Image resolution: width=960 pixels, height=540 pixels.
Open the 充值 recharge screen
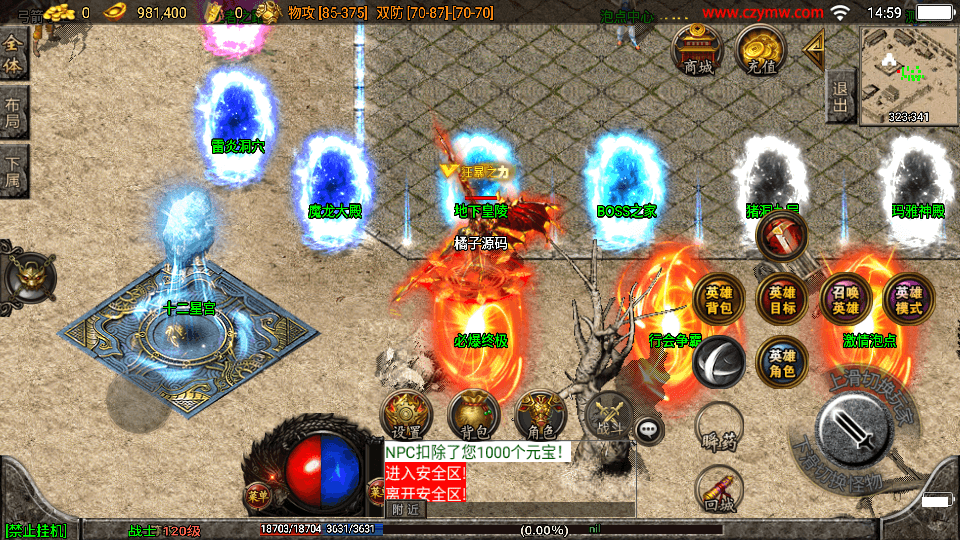[x=761, y=49]
